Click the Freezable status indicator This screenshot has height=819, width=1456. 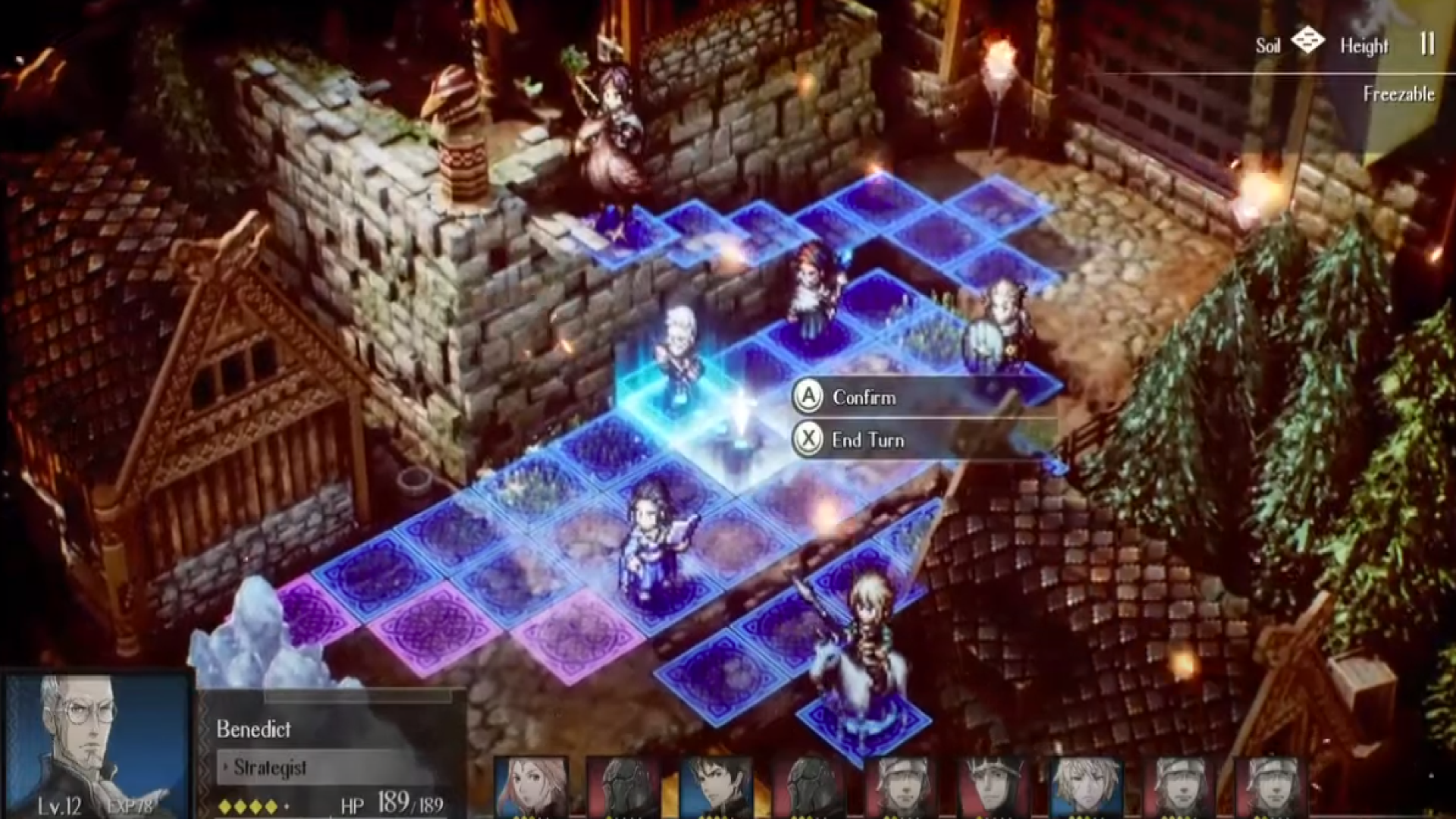[1399, 95]
